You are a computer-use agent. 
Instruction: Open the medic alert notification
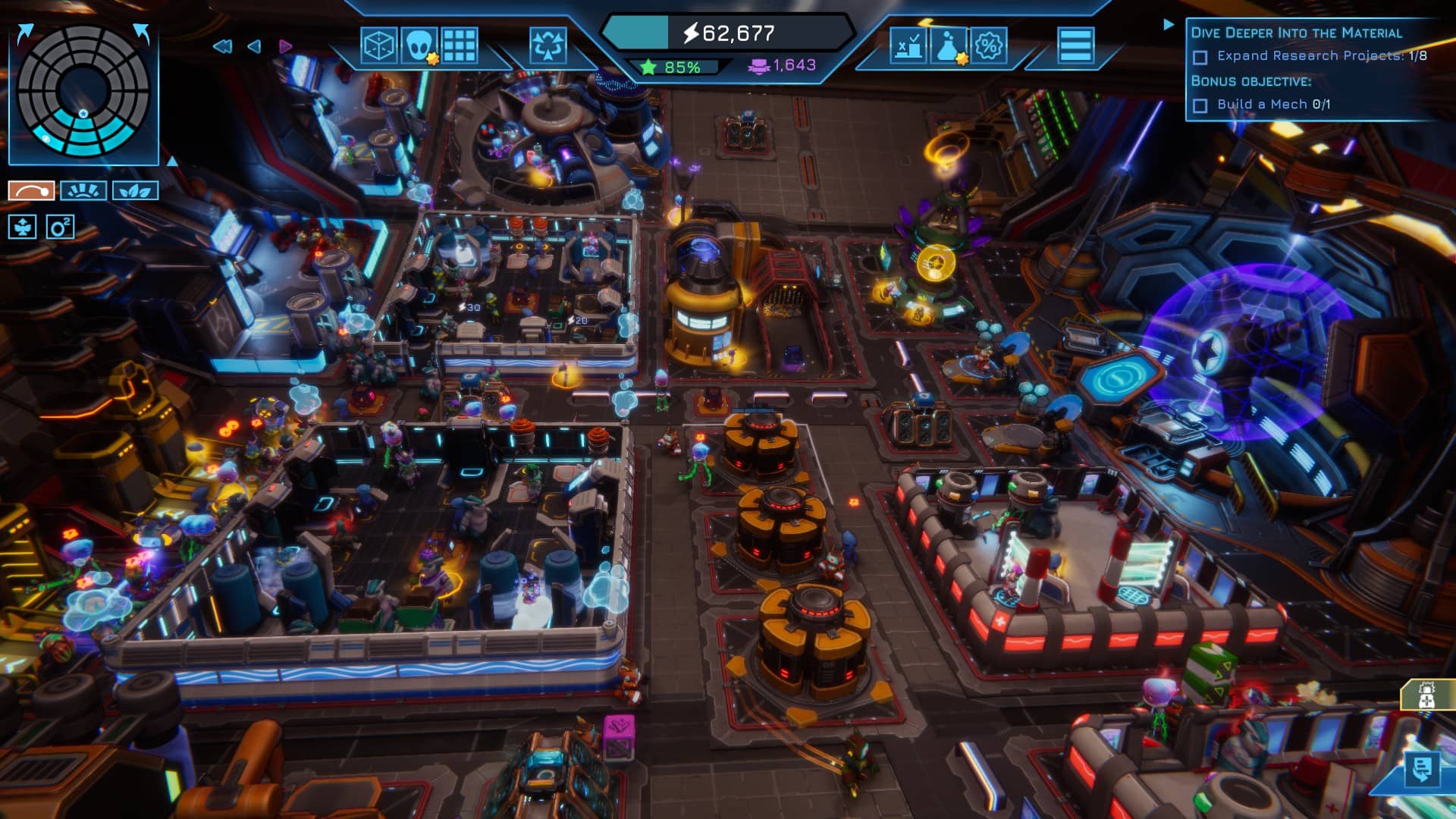1426,695
